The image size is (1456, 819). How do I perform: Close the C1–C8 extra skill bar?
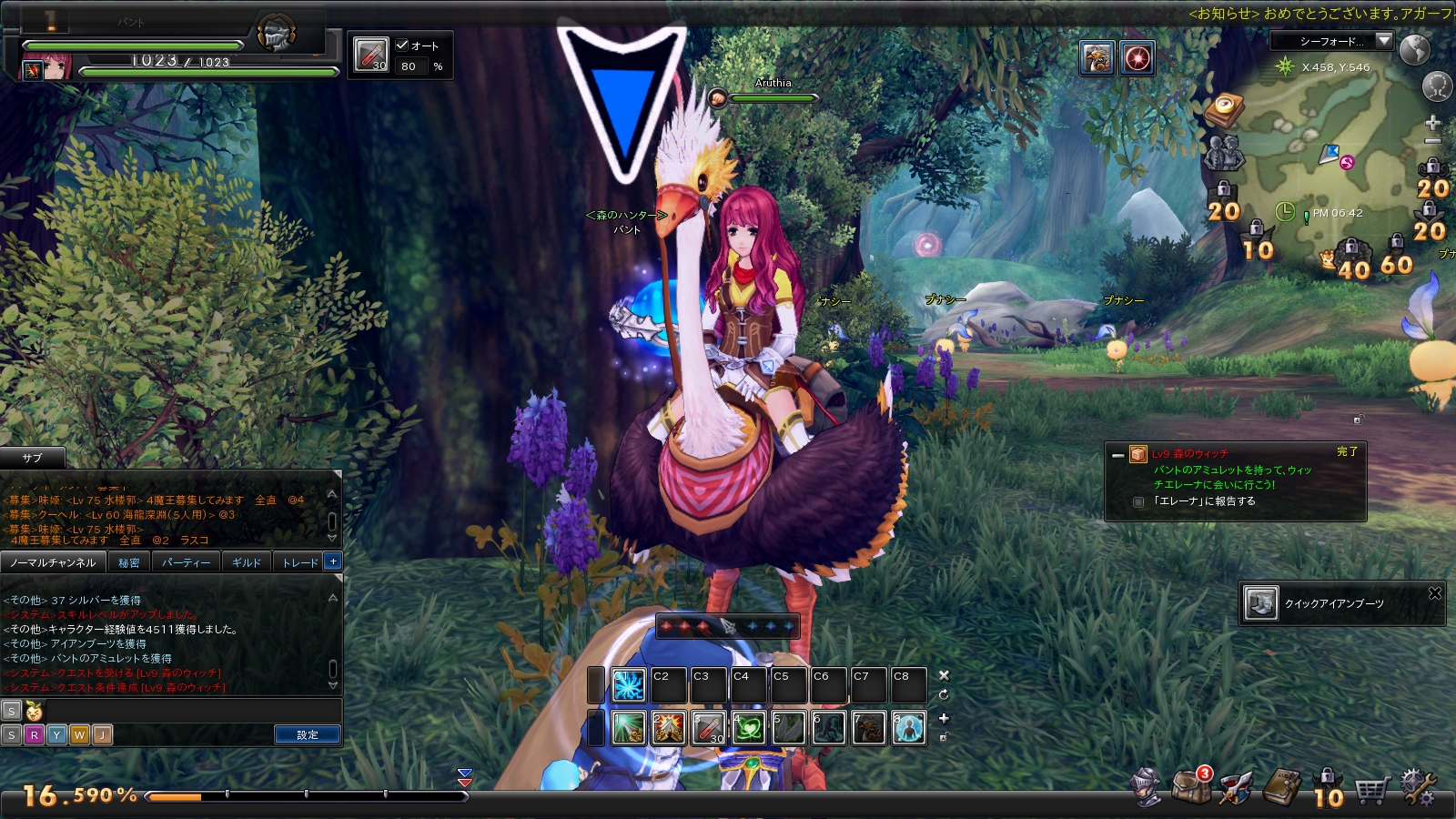[944, 675]
